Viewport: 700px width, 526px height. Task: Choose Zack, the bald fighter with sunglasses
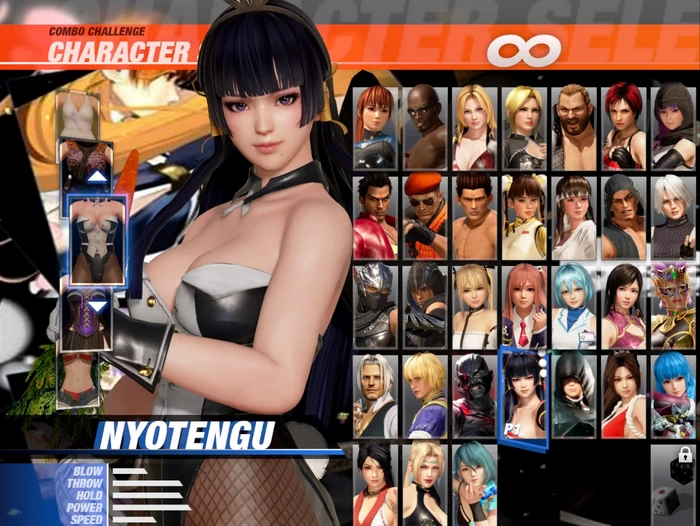tap(425, 127)
